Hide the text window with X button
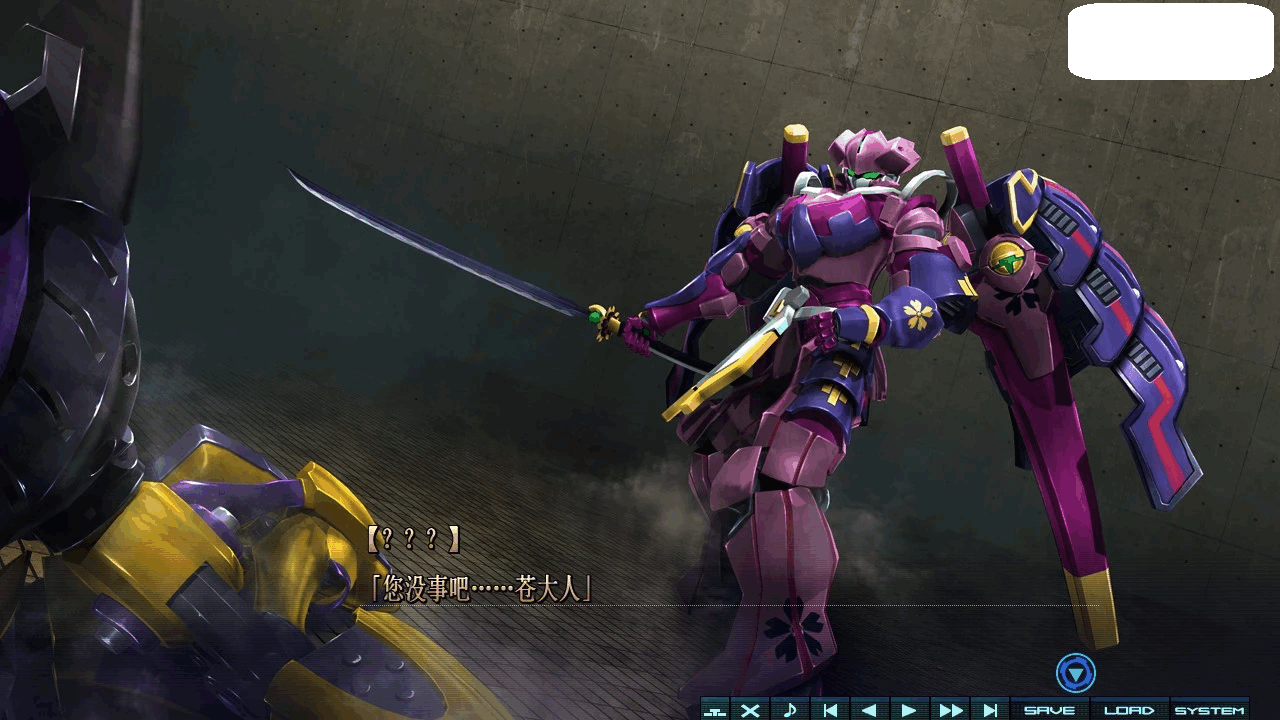 pyautogui.click(x=750, y=709)
